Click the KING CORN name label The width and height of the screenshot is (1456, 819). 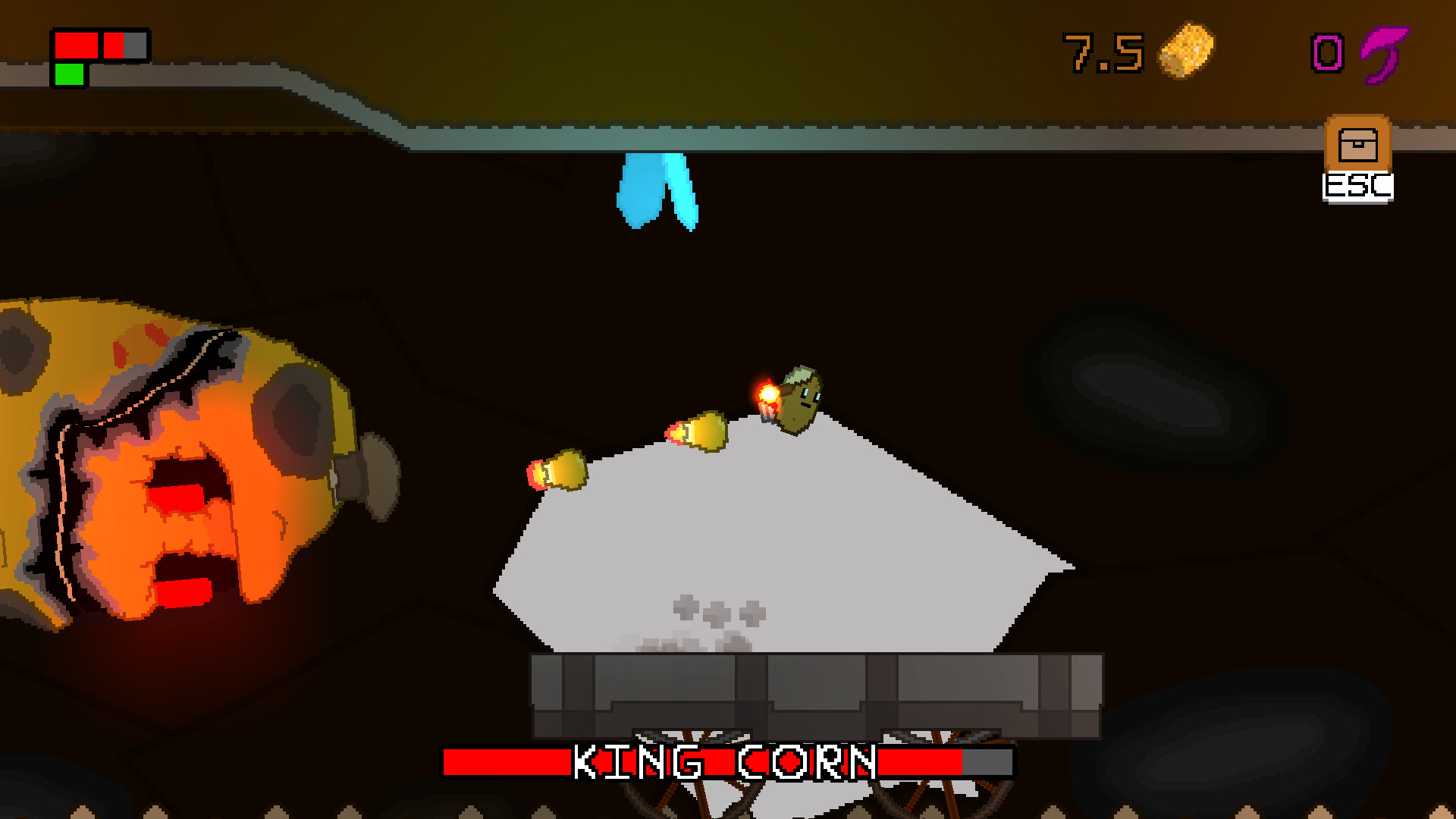724,760
